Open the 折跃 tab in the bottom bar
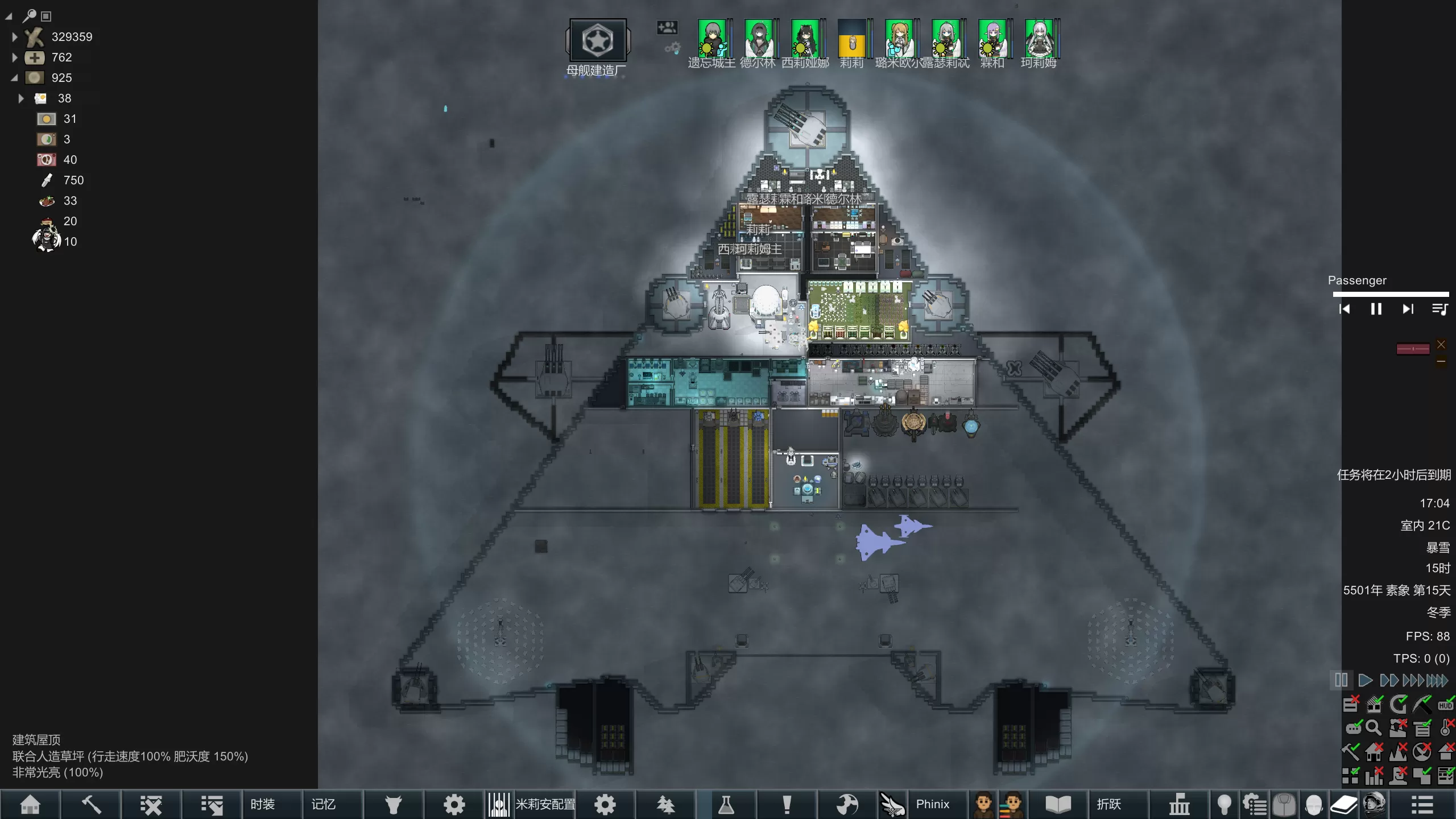This screenshot has width=1456, height=819. click(x=1108, y=804)
